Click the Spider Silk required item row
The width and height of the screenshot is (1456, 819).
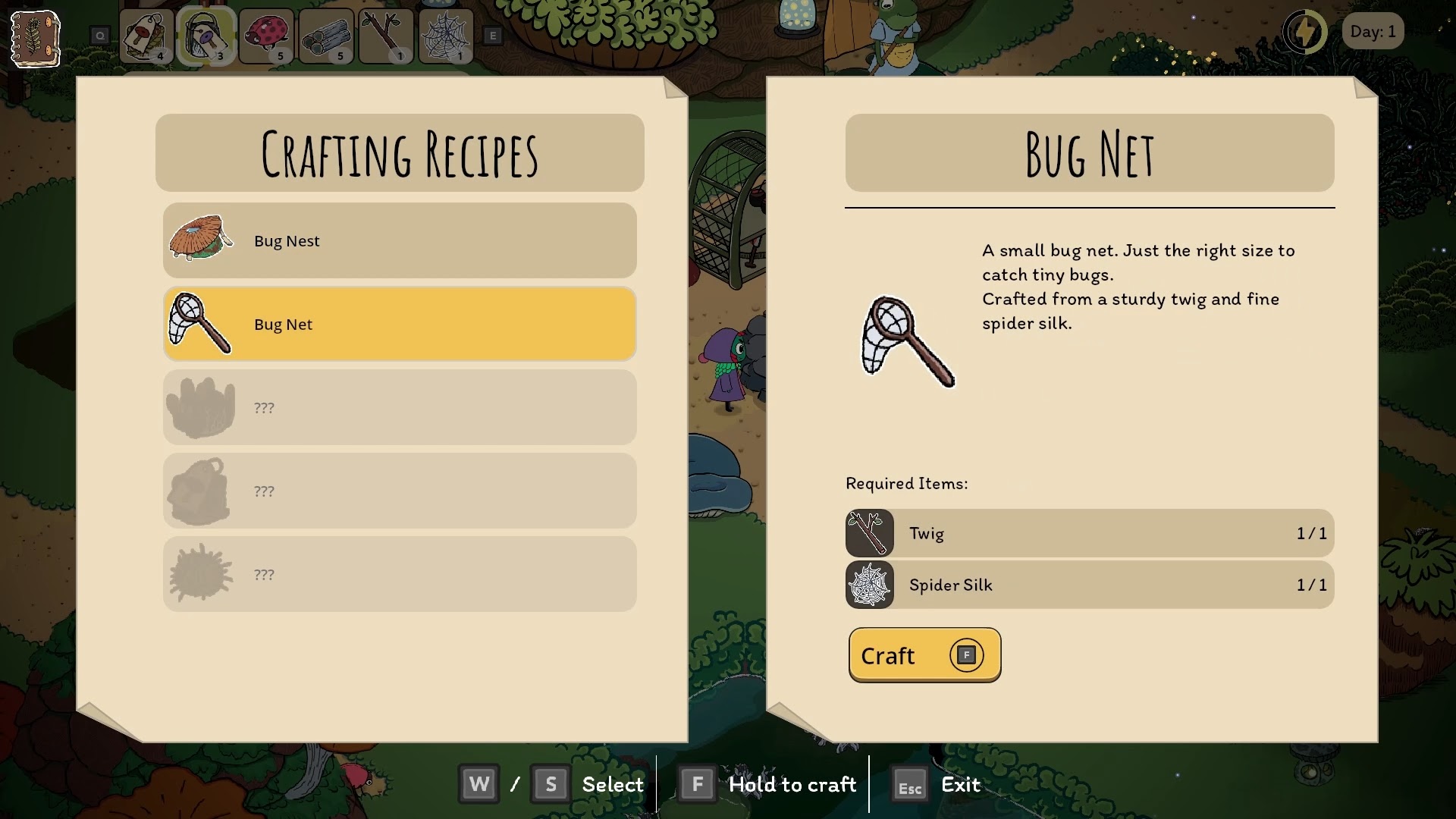1090,585
